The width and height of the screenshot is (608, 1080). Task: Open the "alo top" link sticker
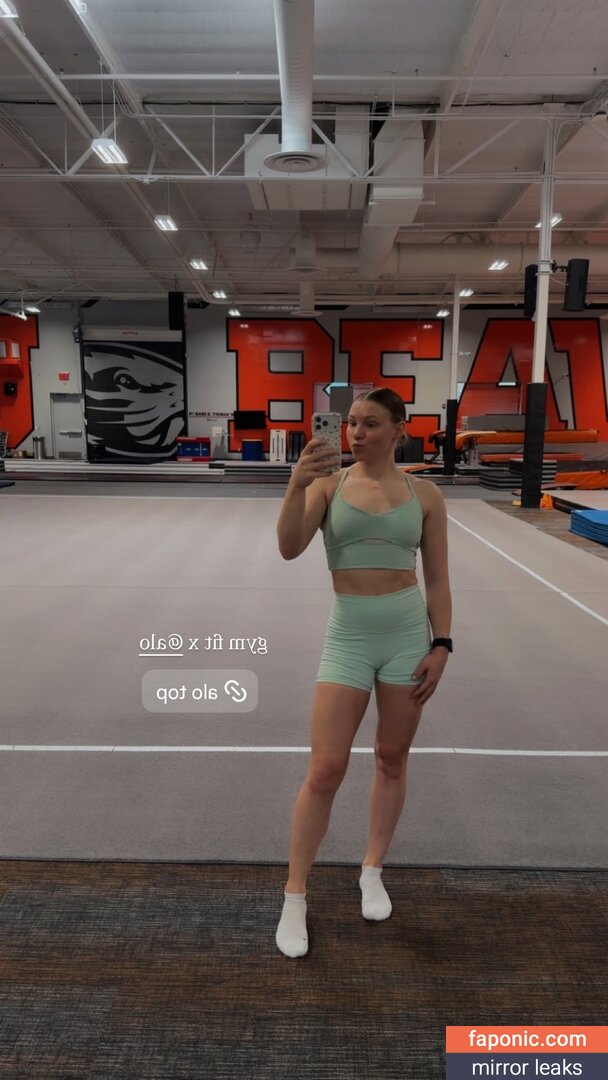(200, 691)
